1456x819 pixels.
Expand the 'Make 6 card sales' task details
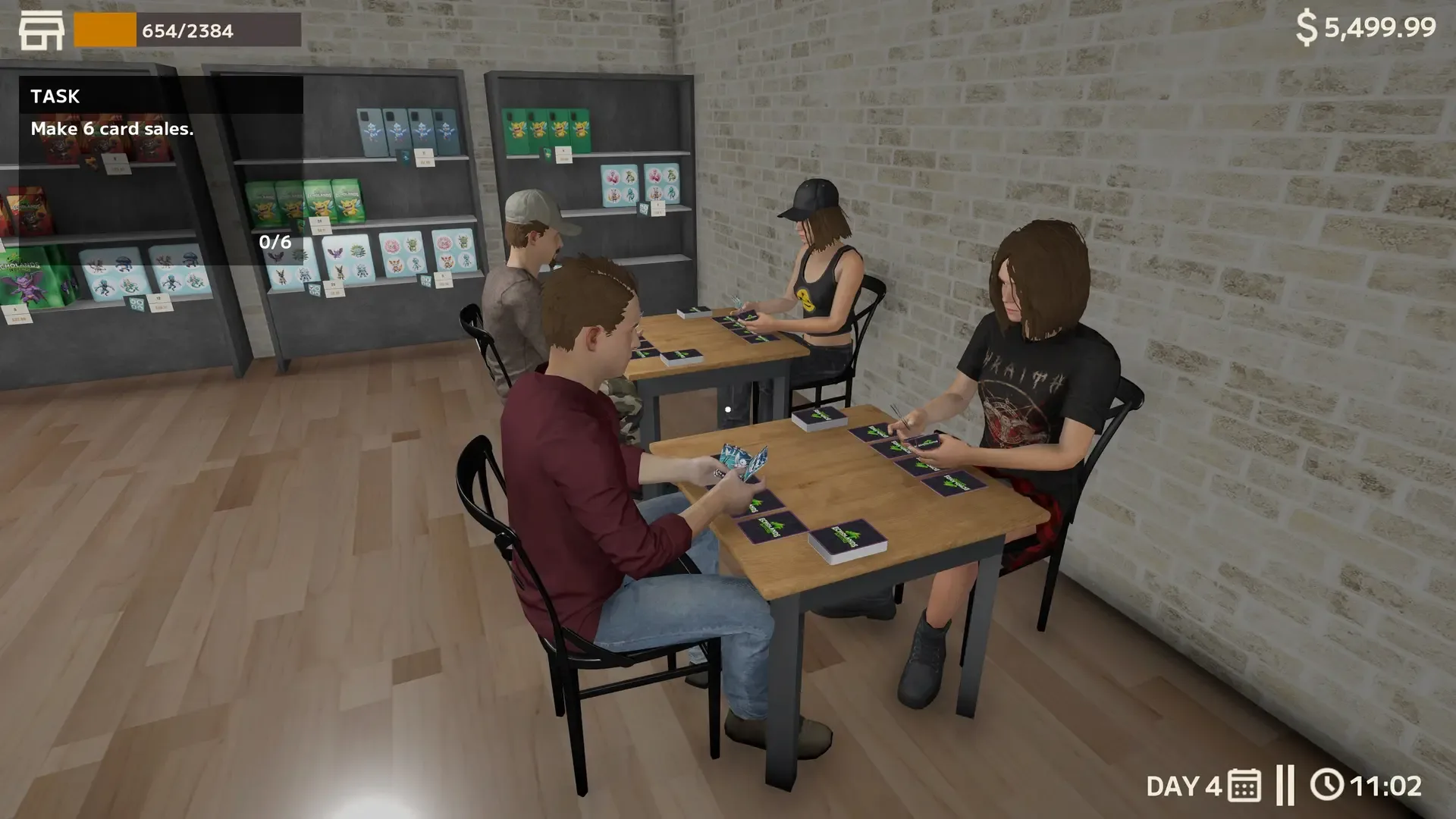click(x=112, y=129)
